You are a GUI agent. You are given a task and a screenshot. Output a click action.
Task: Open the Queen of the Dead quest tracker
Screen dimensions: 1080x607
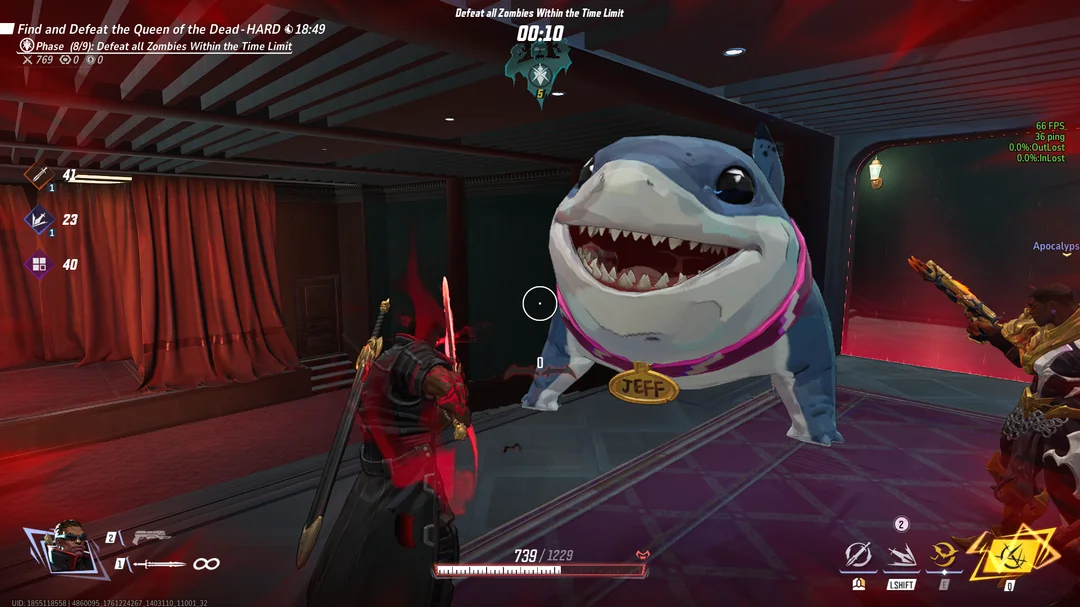click(x=150, y=29)
